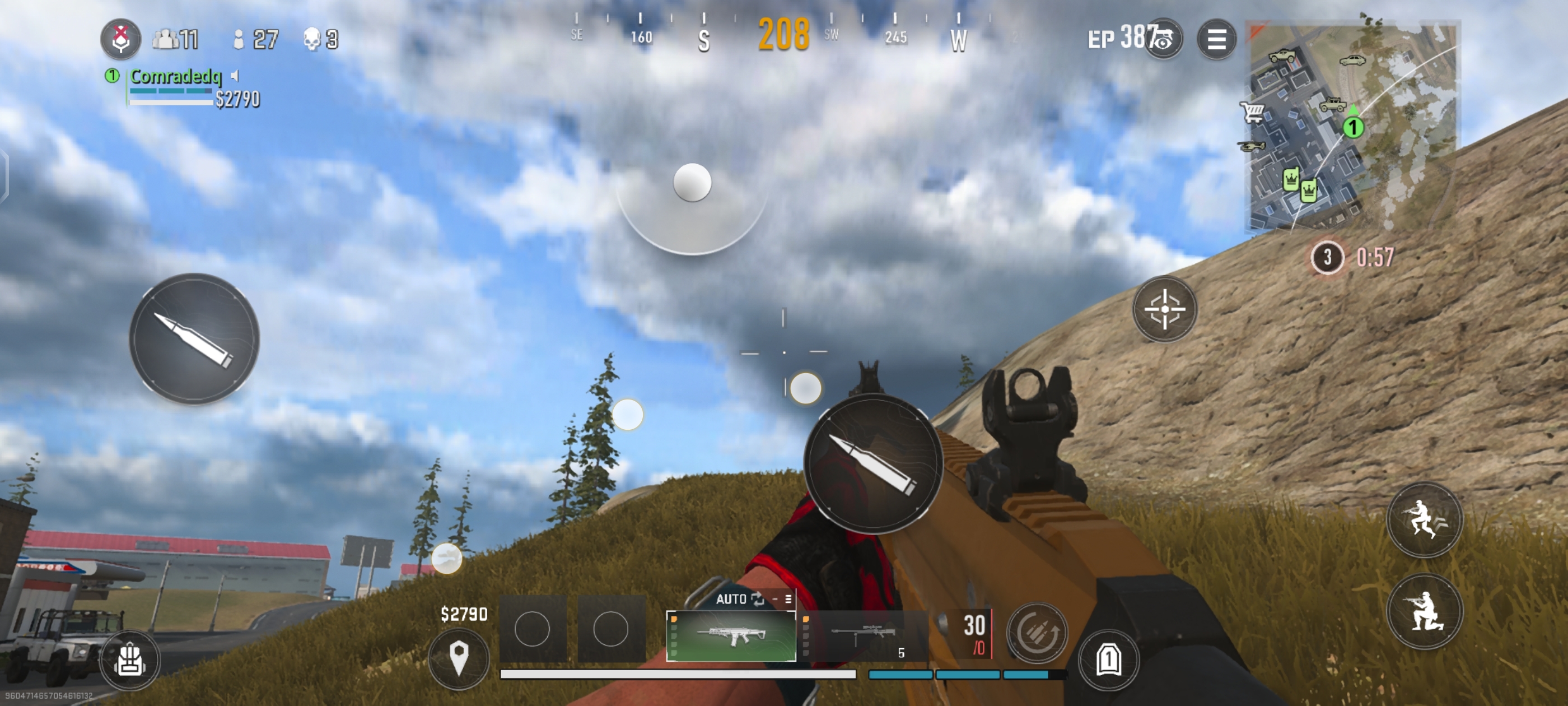
Task: Mute Comradedq with the speaker icon
Action: pos(235,76)
